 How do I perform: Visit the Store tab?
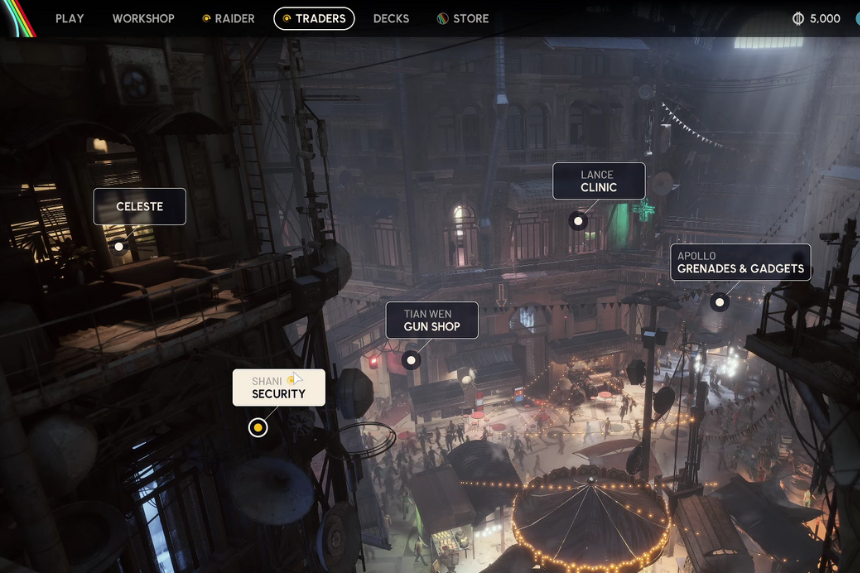[x=463, y=19]
